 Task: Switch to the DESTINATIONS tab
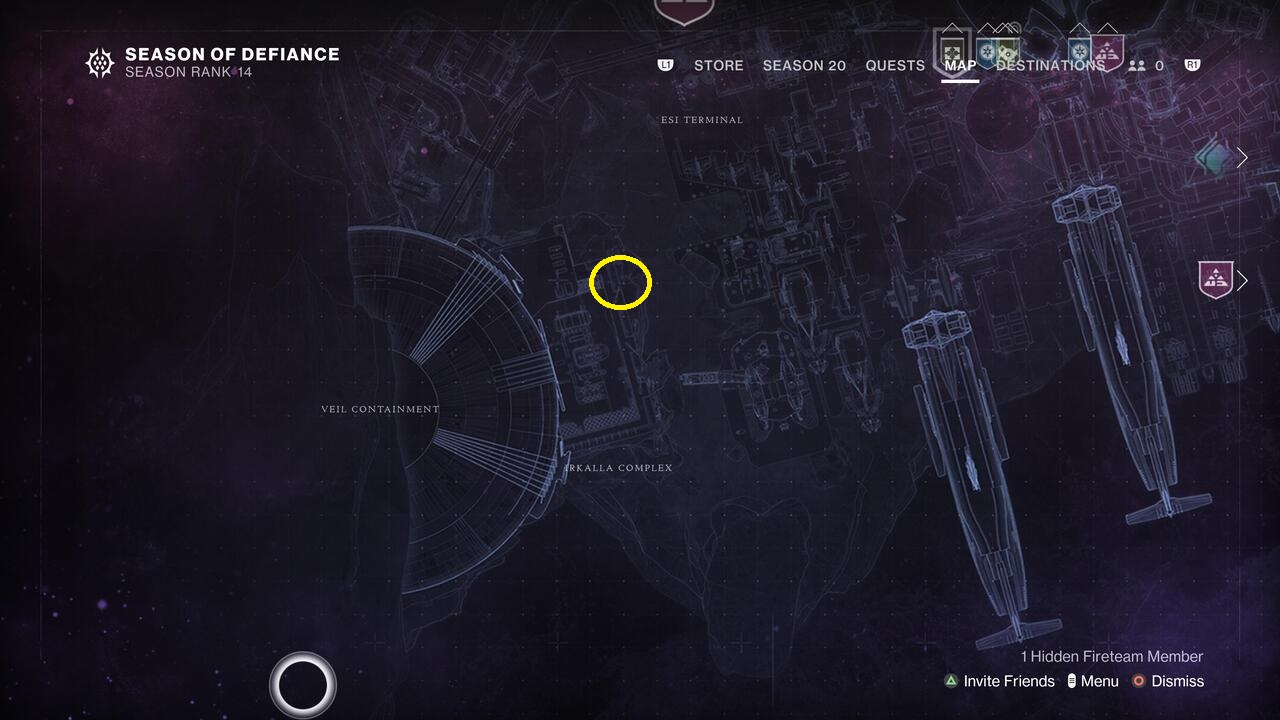1052,65
